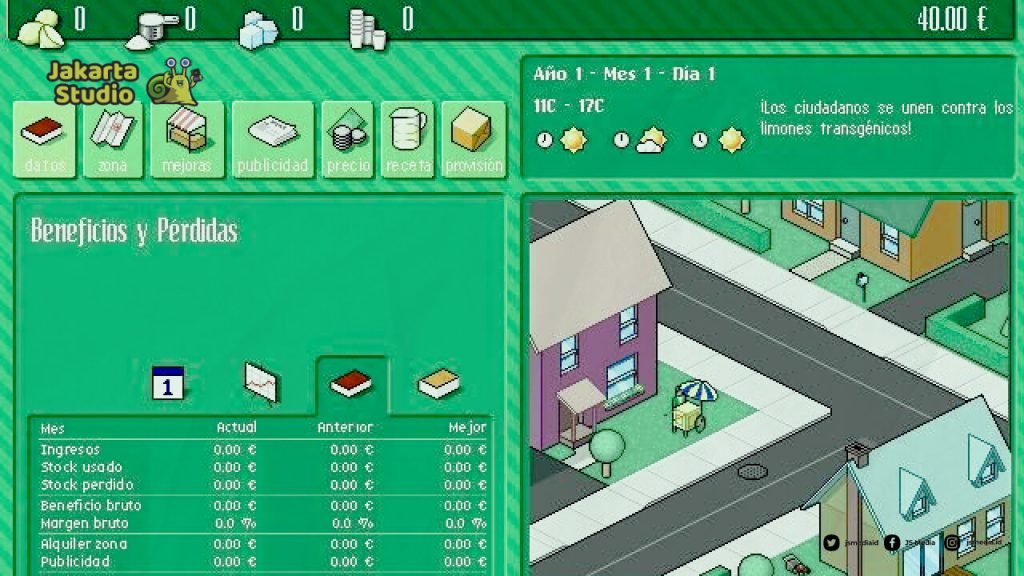Select the red book tab
Viewport: 1024px width, 576px height.
coord(351,383)
